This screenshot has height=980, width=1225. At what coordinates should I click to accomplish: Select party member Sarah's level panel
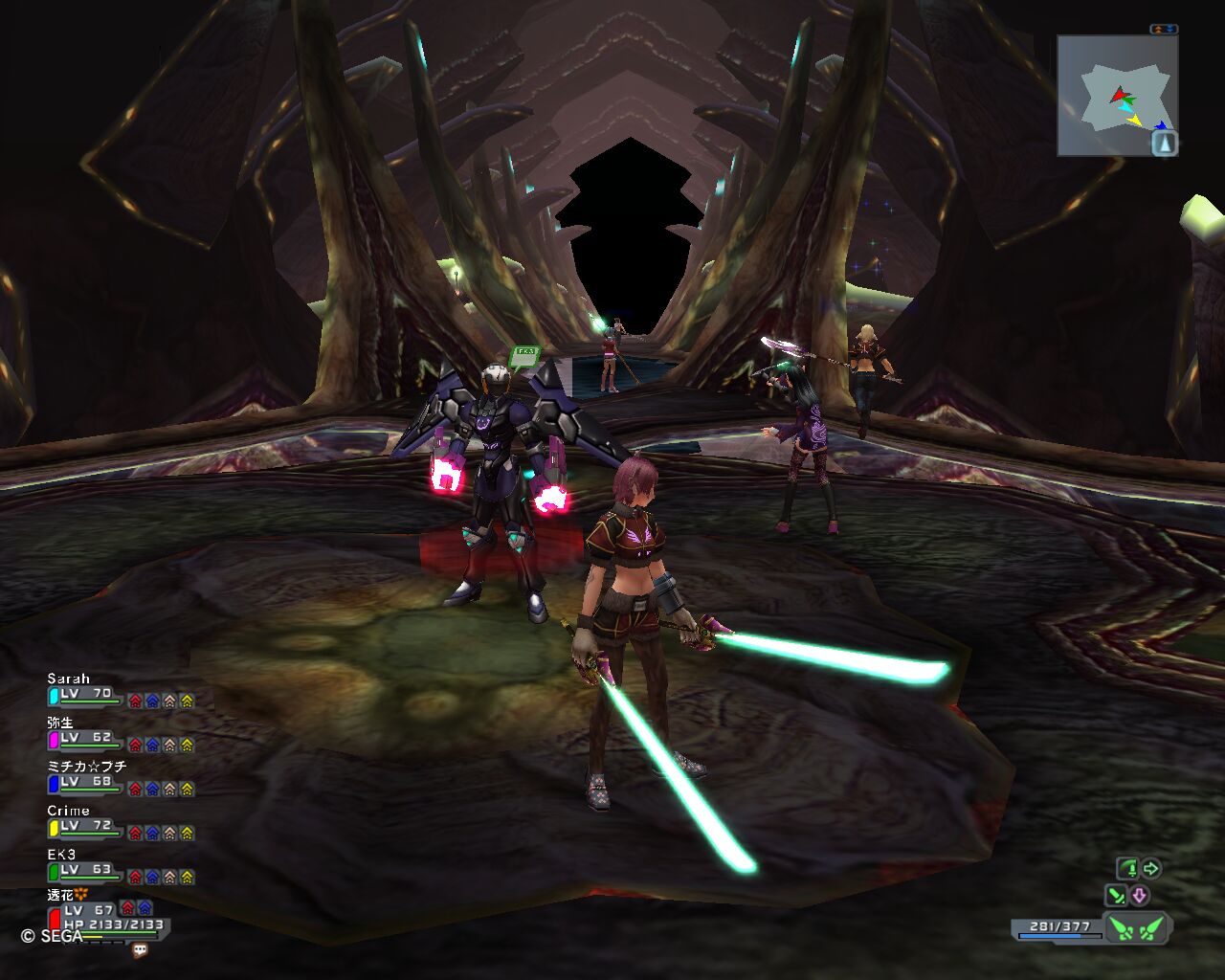click(86, 695)
